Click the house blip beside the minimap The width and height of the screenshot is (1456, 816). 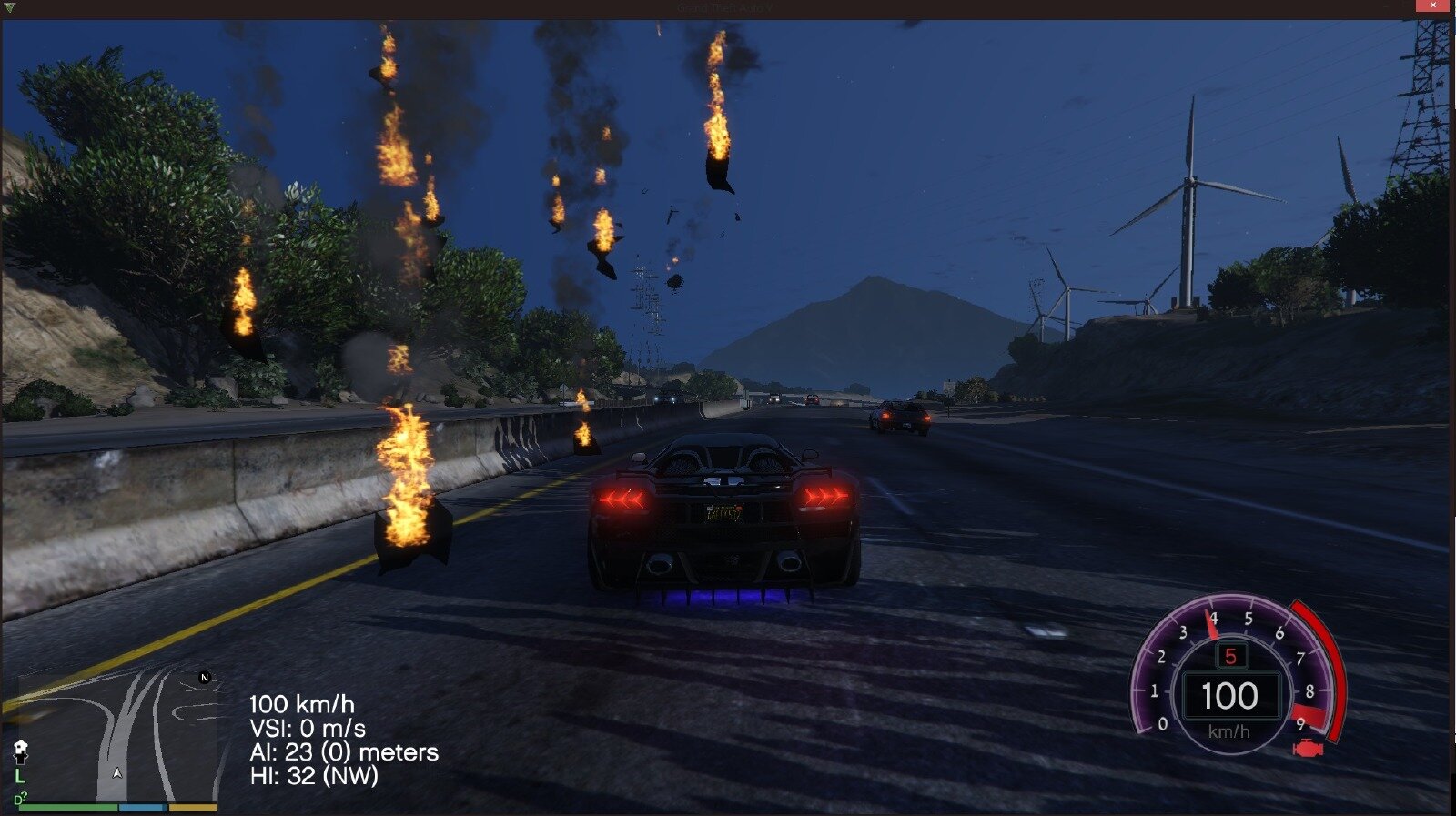point(20,750)
